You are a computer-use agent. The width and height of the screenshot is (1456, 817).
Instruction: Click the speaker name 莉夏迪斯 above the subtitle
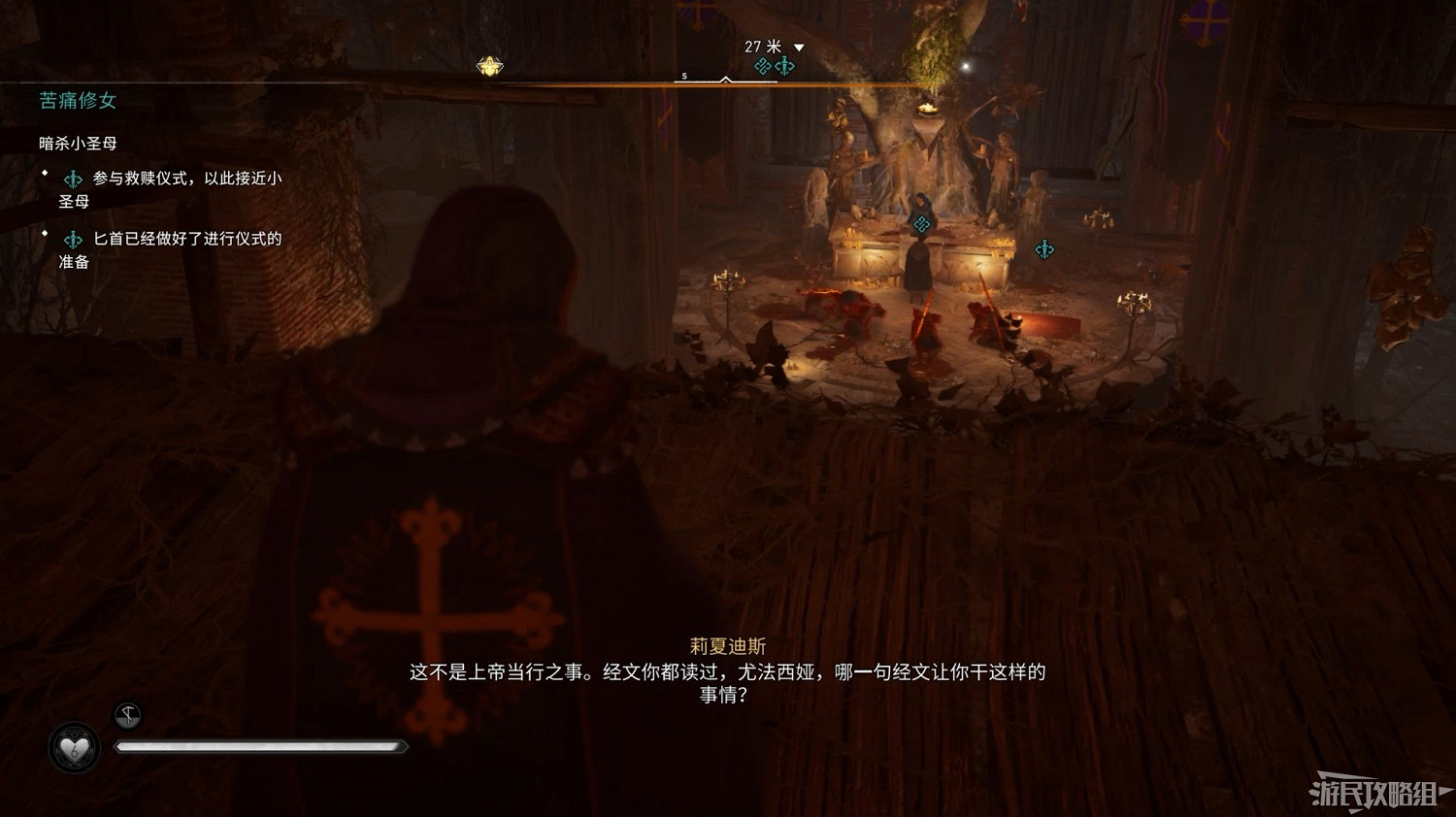728,644
